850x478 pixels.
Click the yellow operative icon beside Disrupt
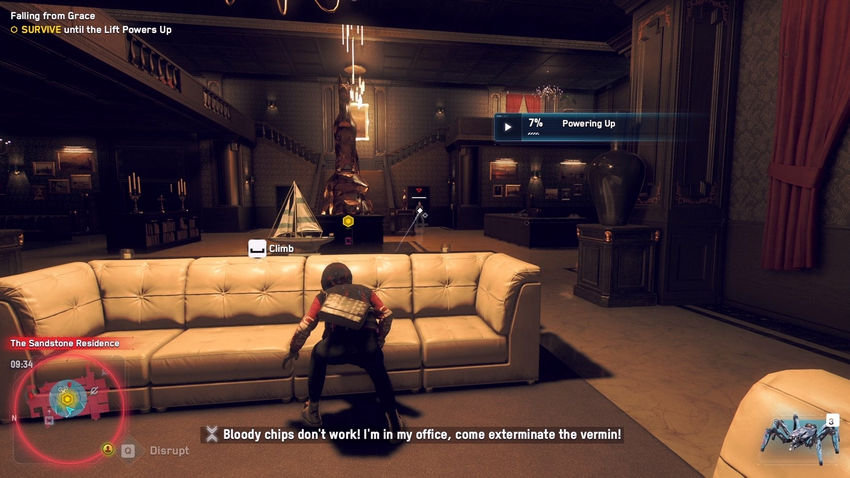[108, 450]
